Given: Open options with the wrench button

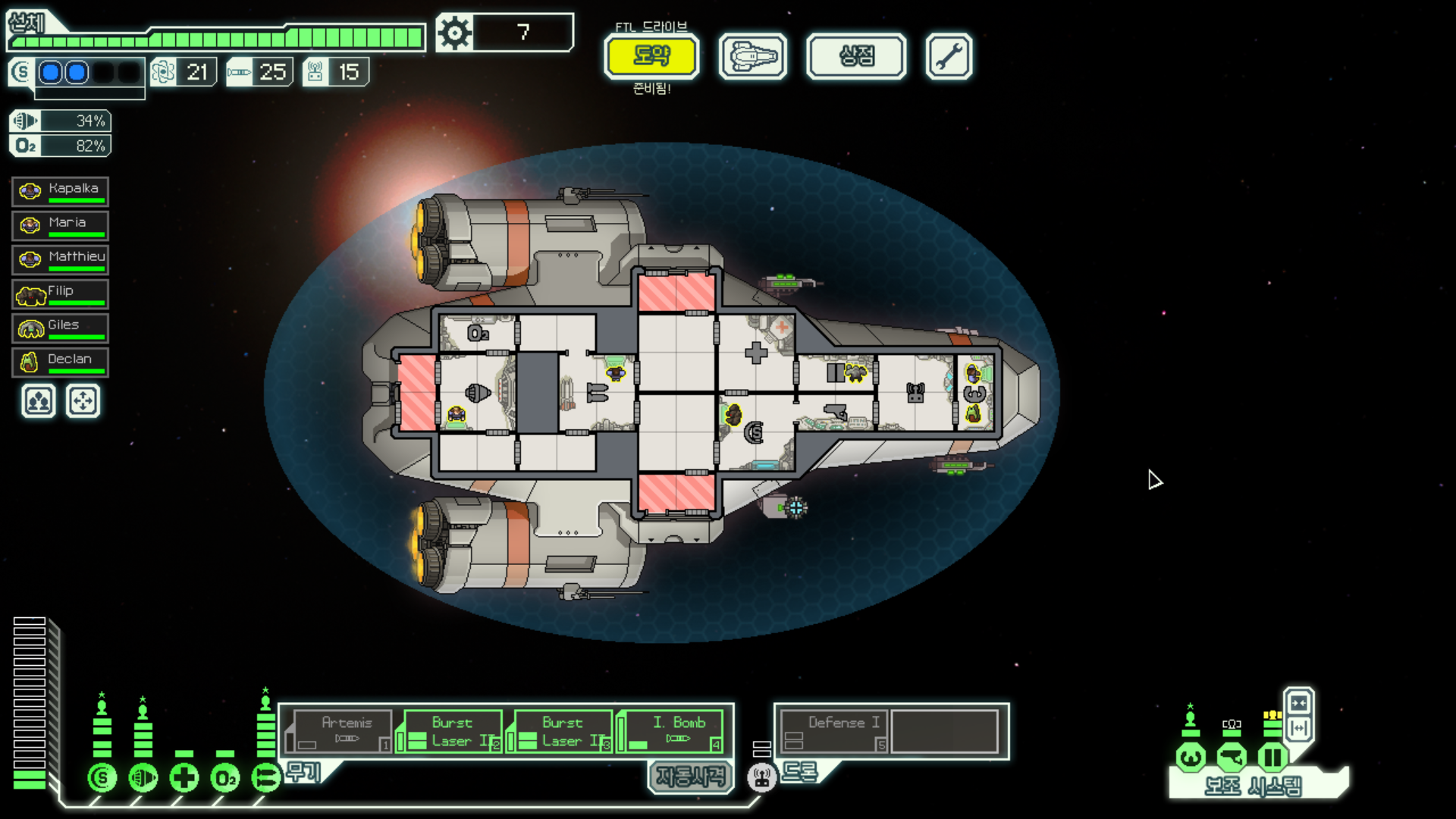Looking at the screenshot, I should pos(948,56).
